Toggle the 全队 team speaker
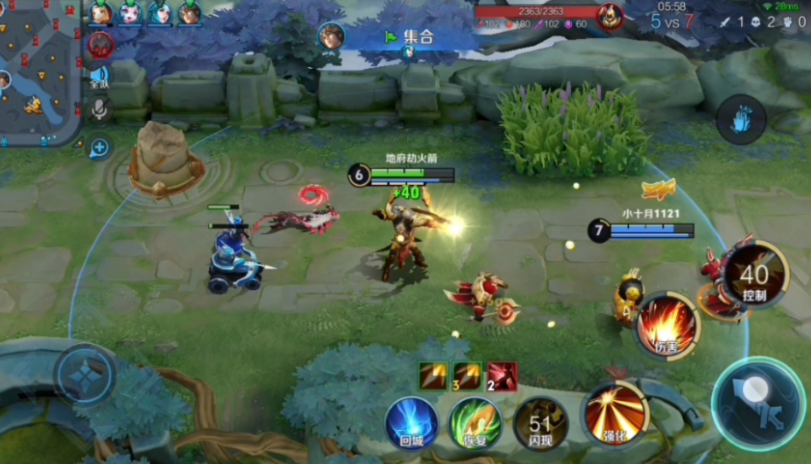 click(x=99, y=77)
